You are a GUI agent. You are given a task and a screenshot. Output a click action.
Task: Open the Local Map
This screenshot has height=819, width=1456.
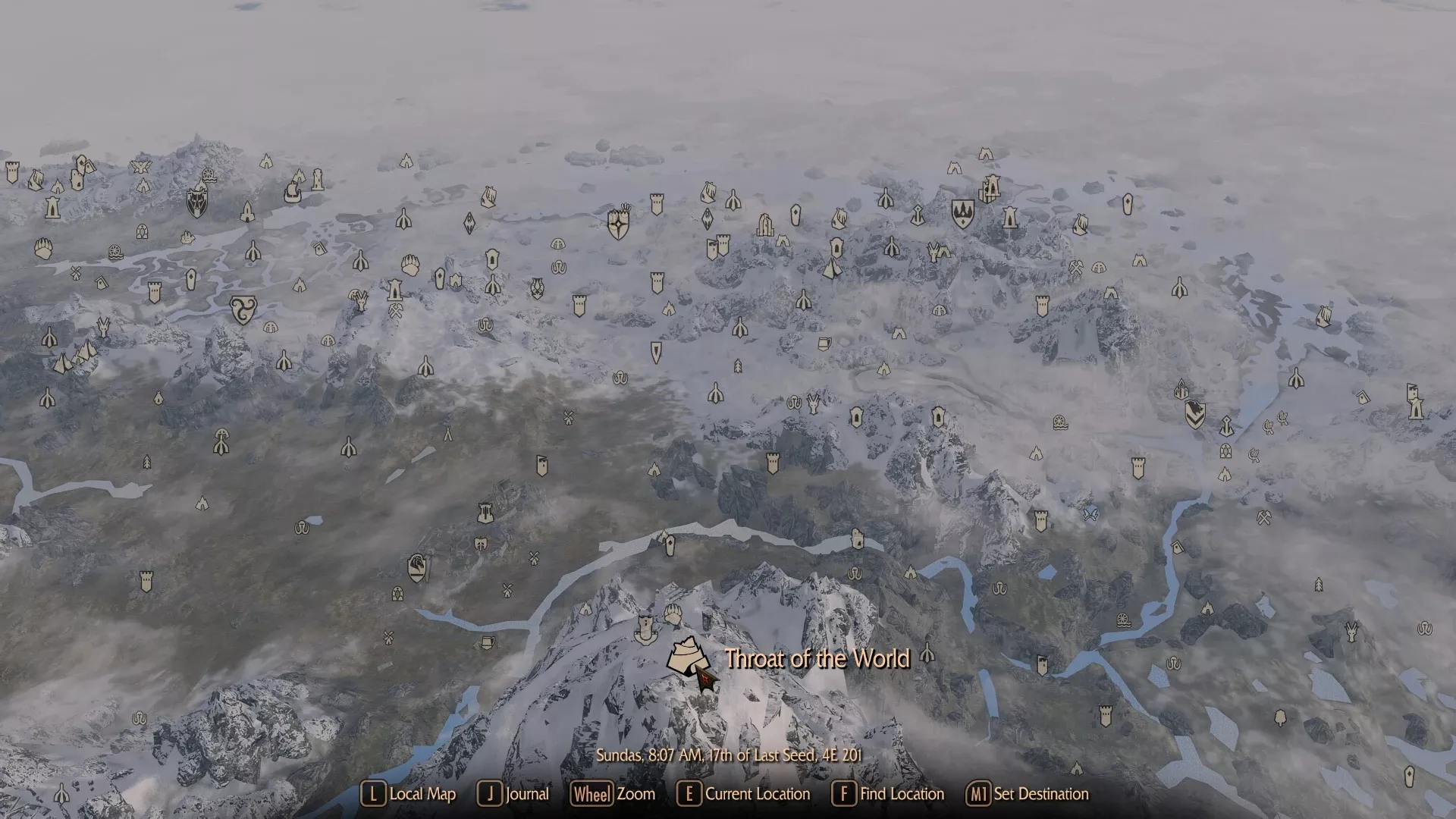point(410,795)
